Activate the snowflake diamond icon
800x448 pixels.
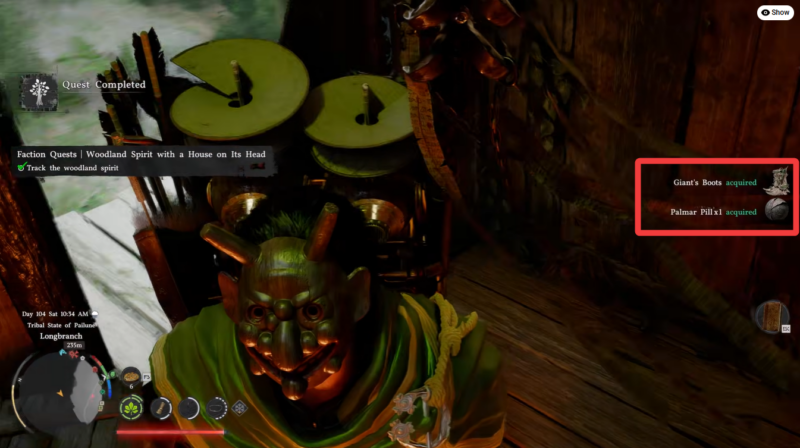point(239,408)
